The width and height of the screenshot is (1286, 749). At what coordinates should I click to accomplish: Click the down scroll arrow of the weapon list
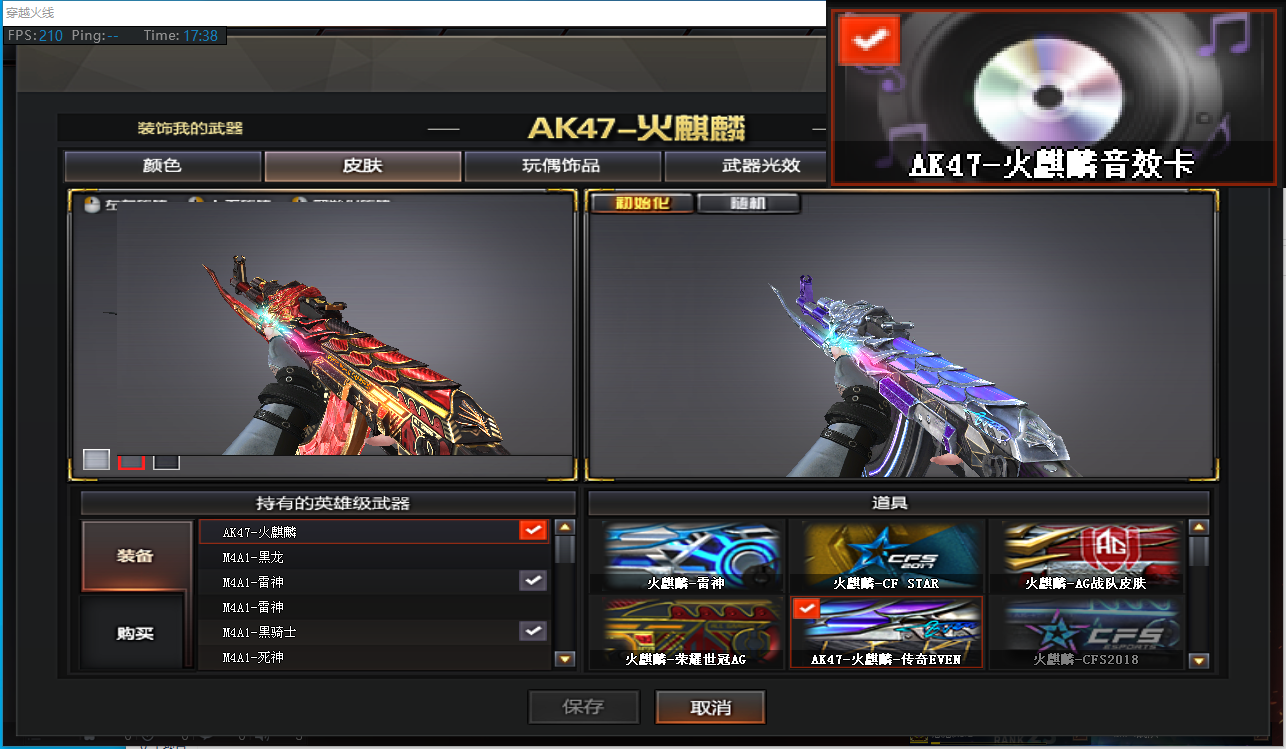(564, 659)
